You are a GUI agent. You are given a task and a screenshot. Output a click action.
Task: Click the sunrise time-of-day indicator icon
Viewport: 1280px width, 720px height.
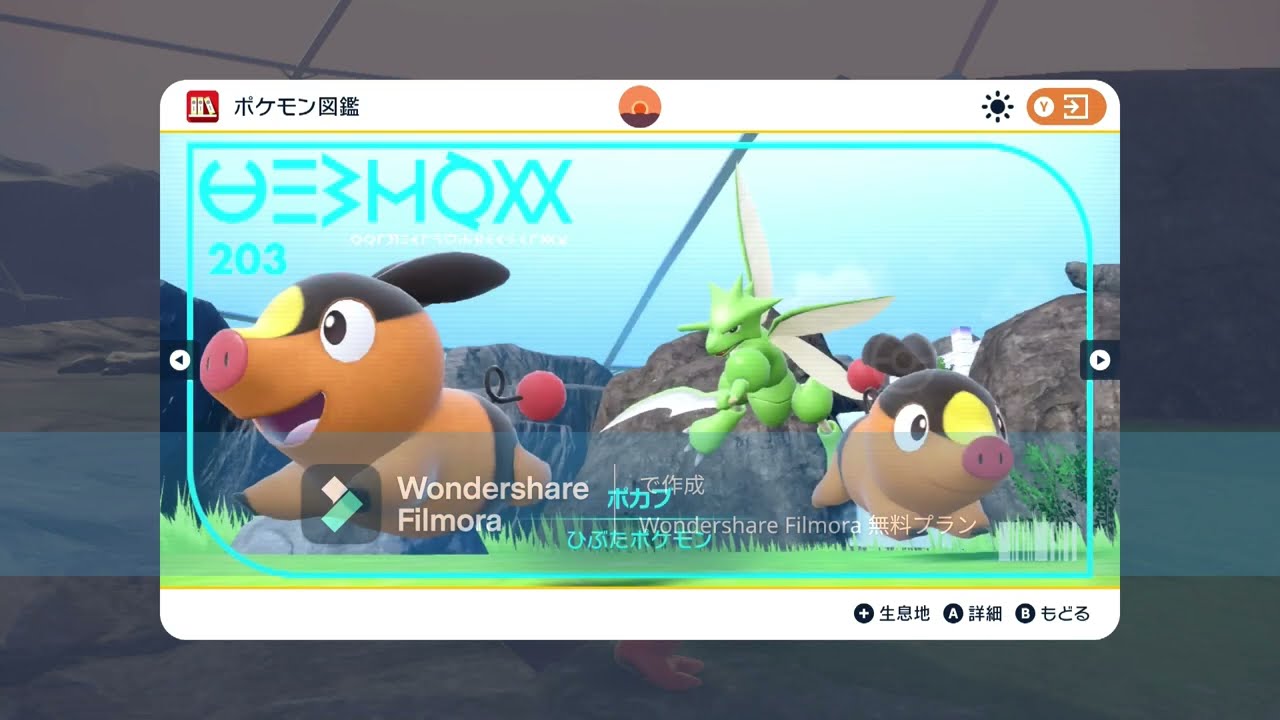(640, 105)
